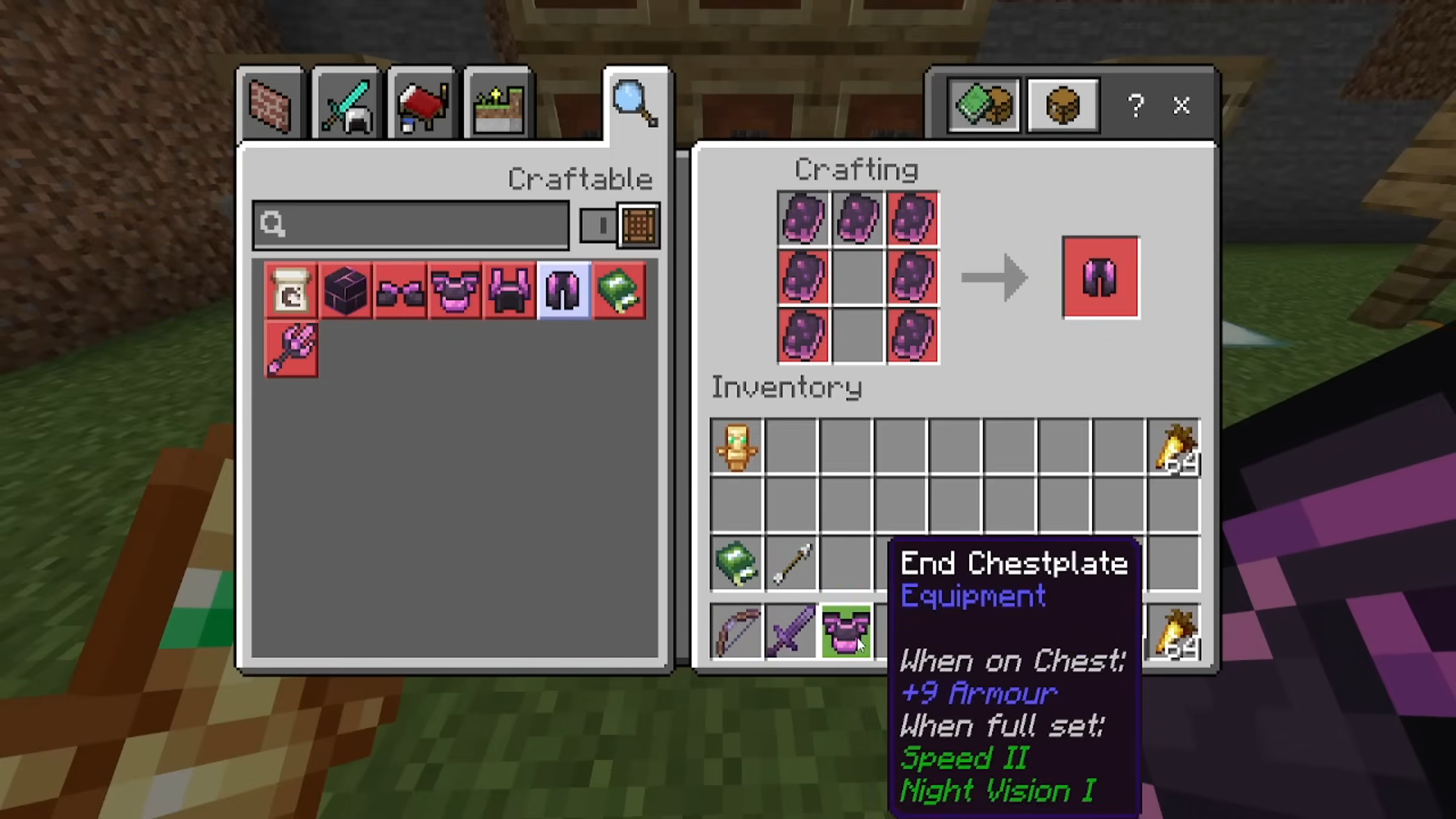
Task: Select the bow in the hotbar
Action: [x=737, y=632]
